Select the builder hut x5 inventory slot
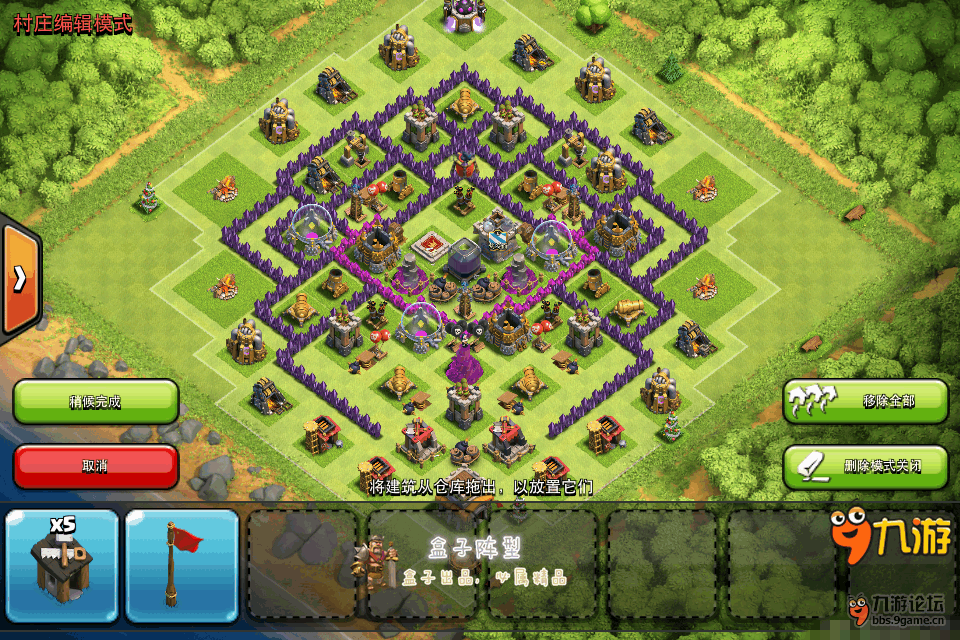Viewport: 960px width, 640px height. click(62, 565)
